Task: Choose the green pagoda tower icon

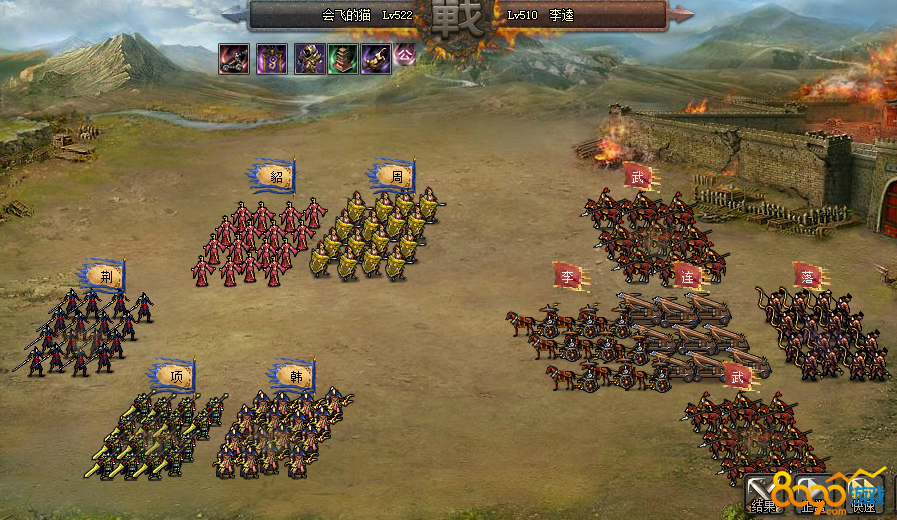Action: (342, 59)
